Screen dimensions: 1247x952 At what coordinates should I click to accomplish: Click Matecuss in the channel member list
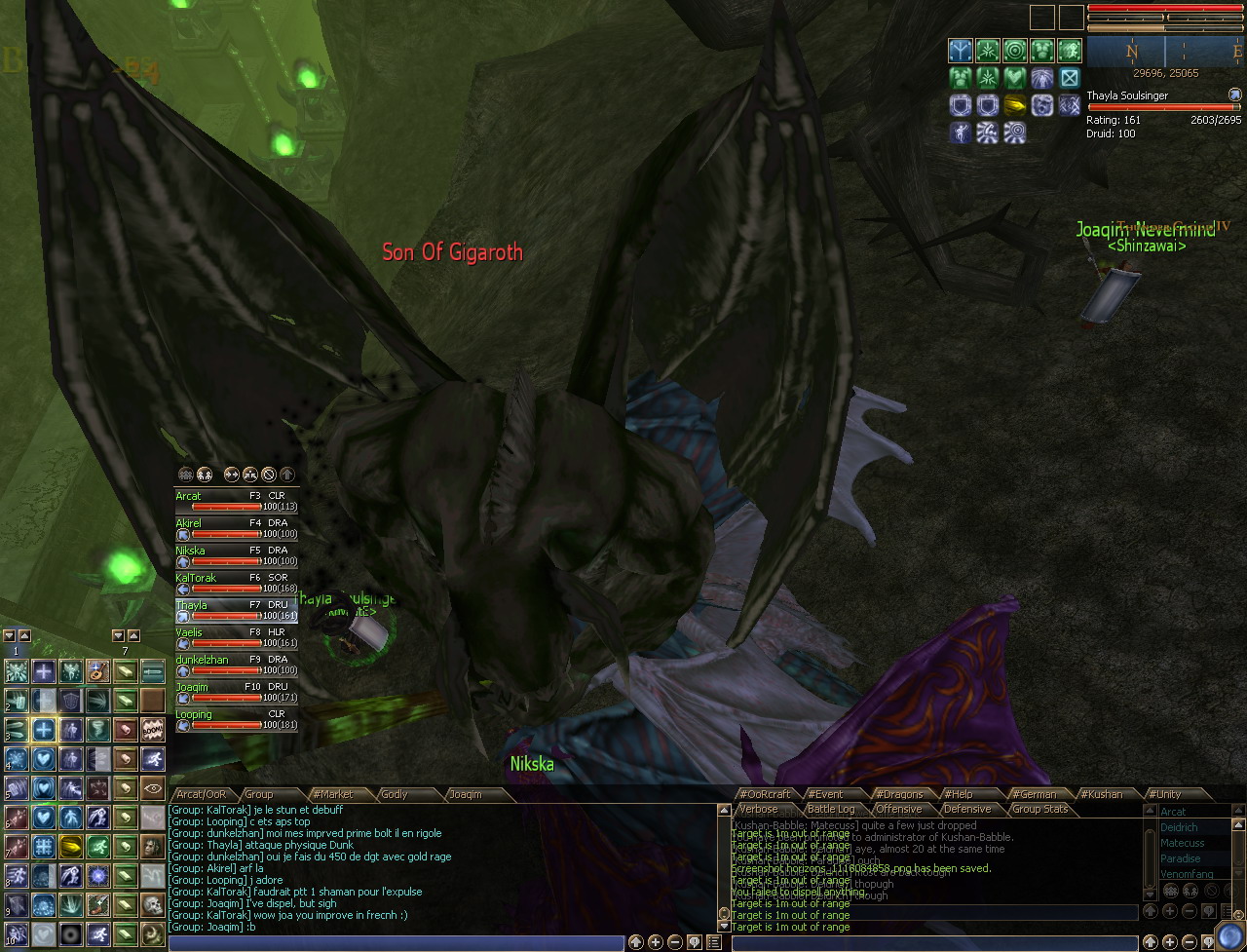click(x=1182, y=843)
